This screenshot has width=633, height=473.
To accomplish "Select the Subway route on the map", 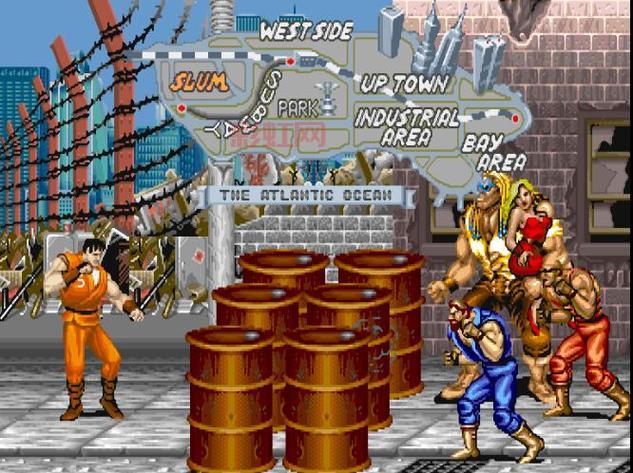I will [260, 102].
